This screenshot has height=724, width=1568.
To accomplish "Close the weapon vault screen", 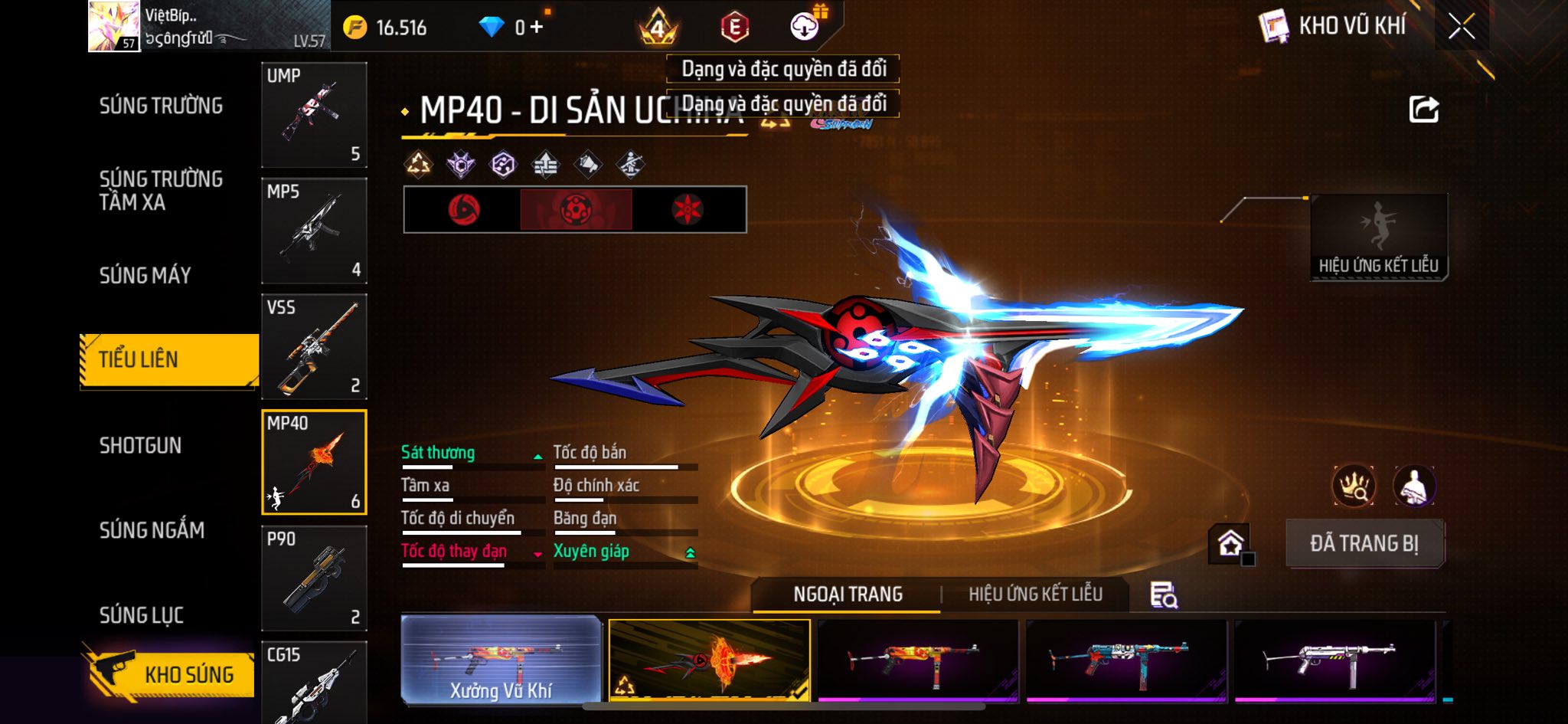I will coord(1461,28).
